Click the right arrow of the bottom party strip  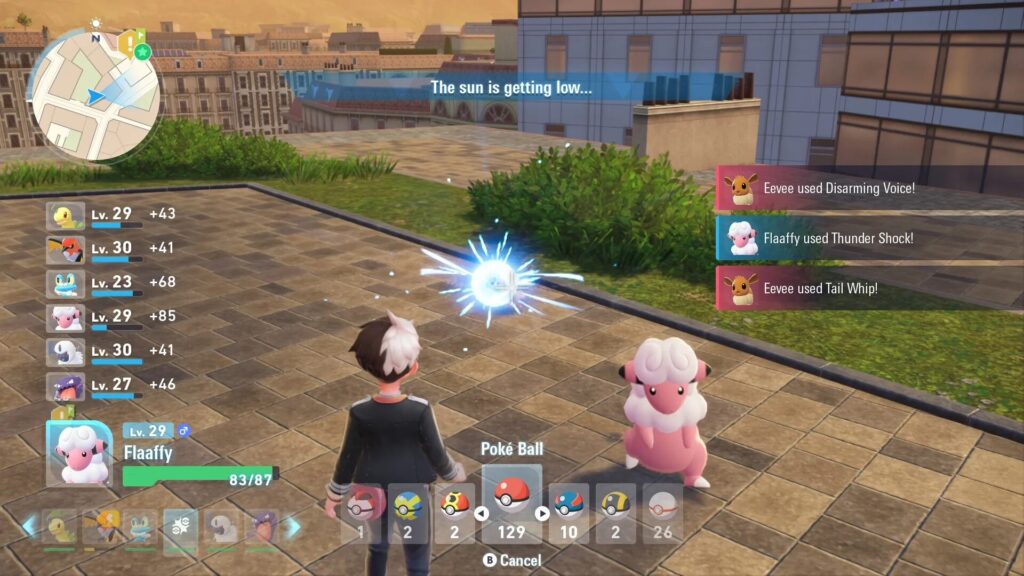pos(294,526)
